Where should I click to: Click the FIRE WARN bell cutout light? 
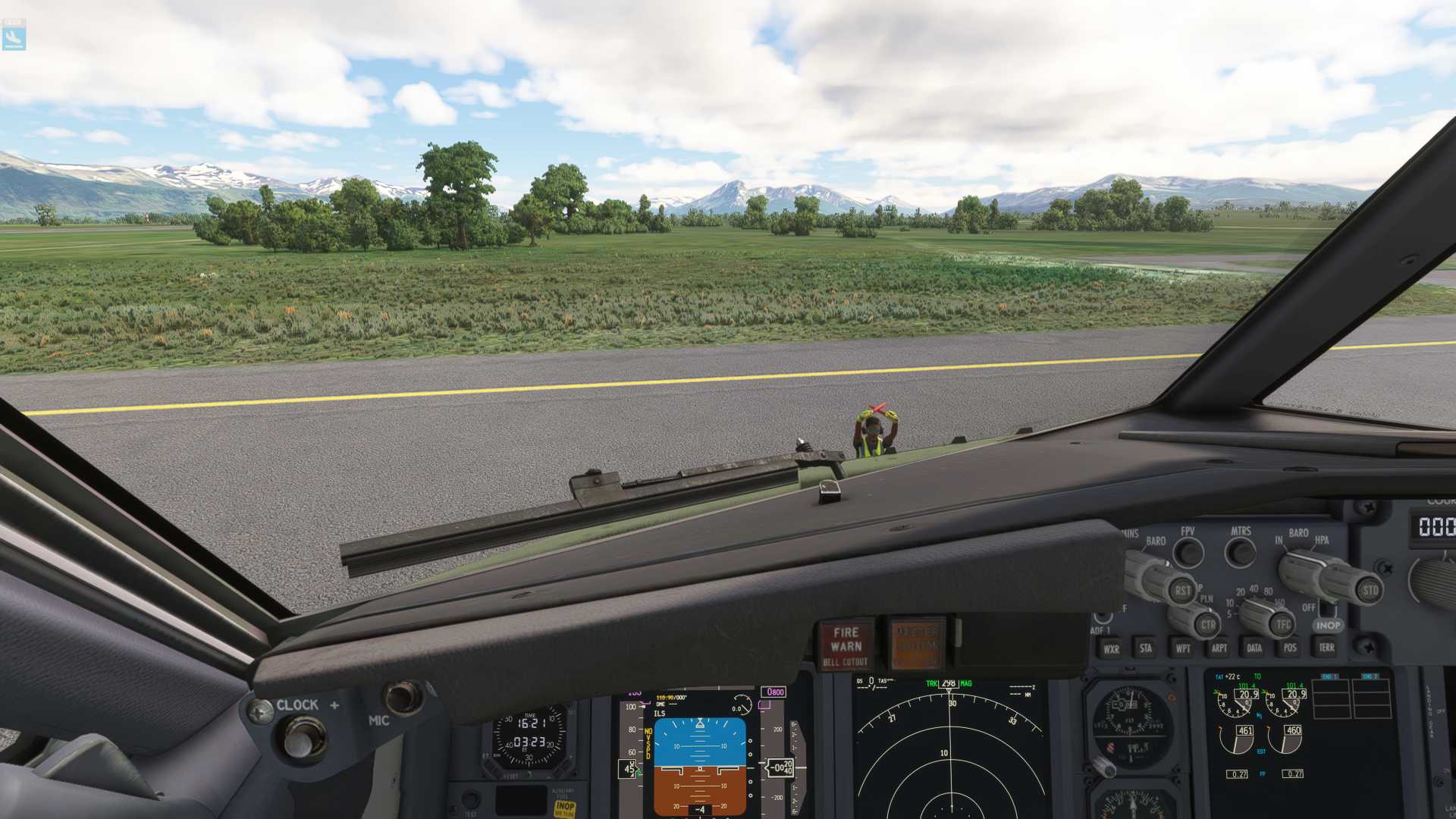coord(846,645)
